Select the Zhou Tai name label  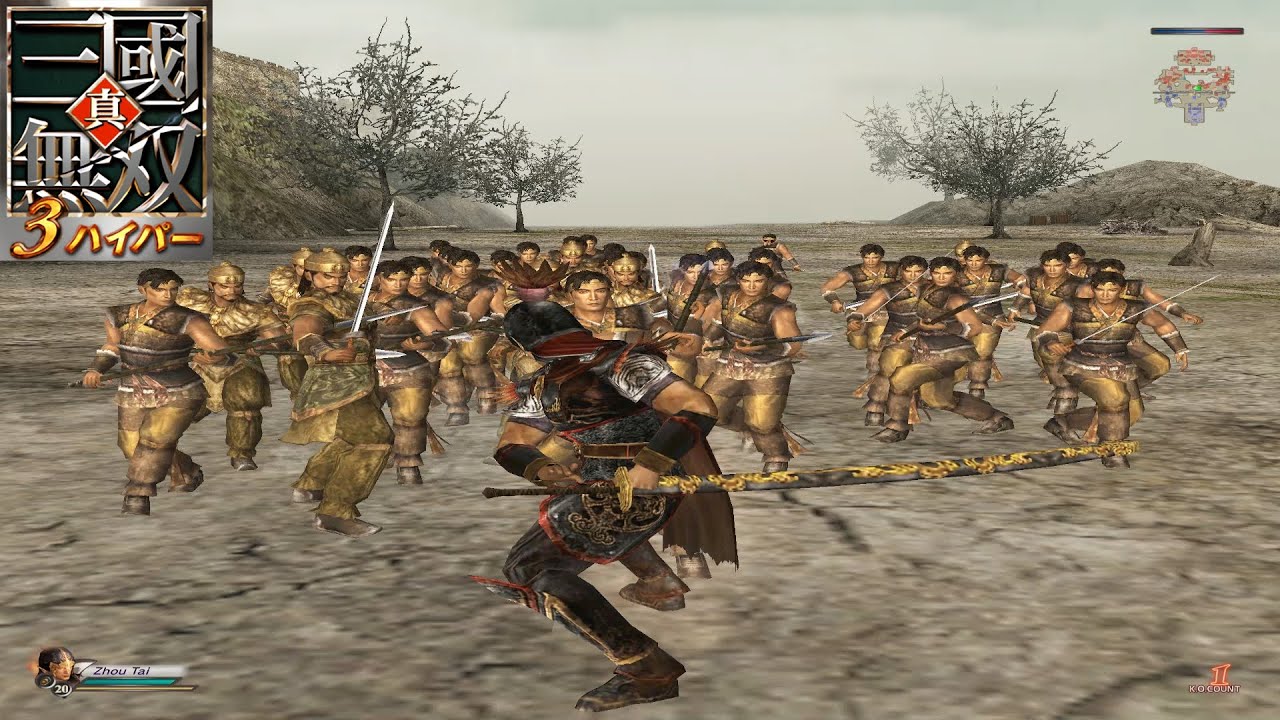pos(121,670)
